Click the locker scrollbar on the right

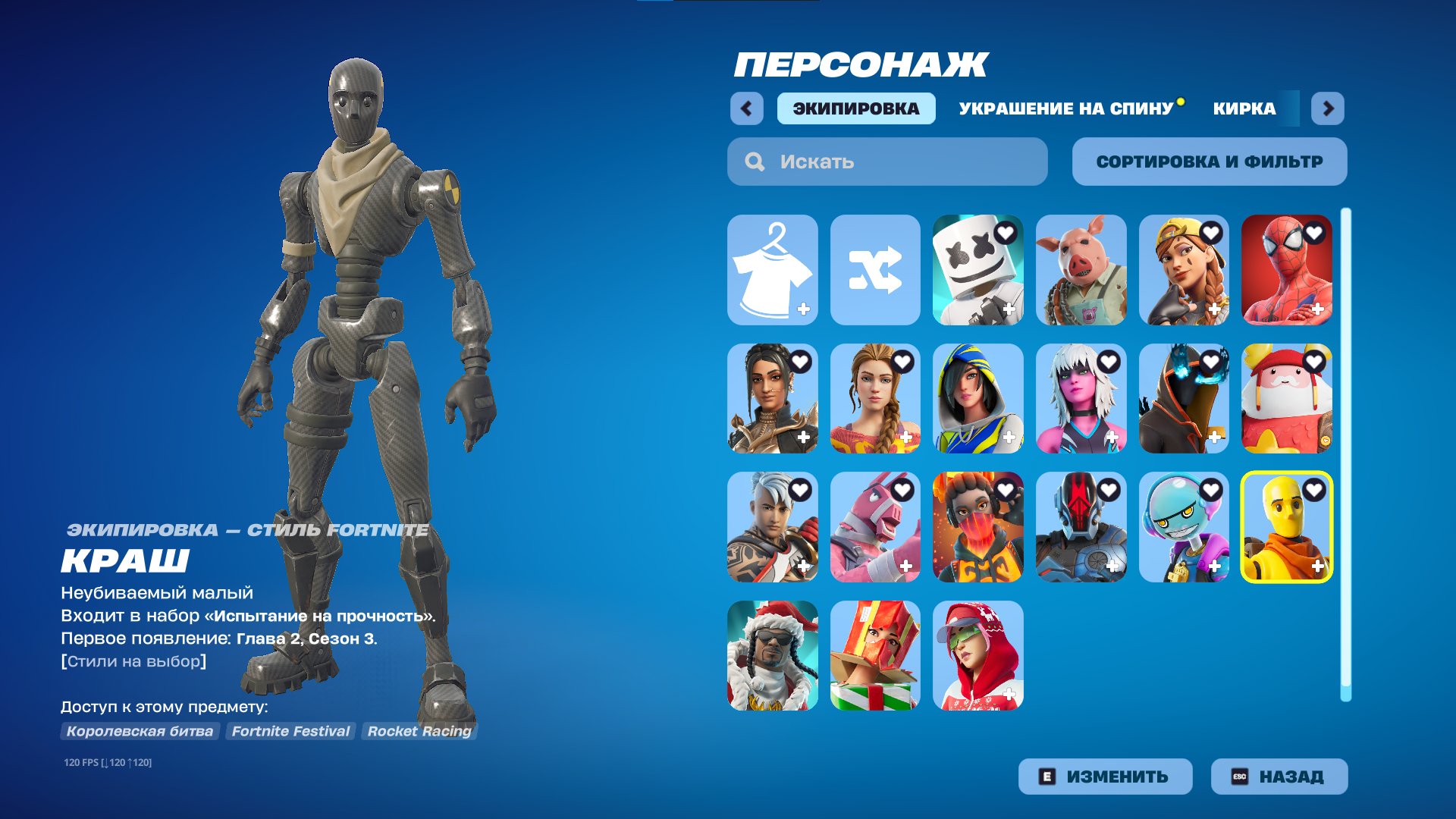point(1346,455)
